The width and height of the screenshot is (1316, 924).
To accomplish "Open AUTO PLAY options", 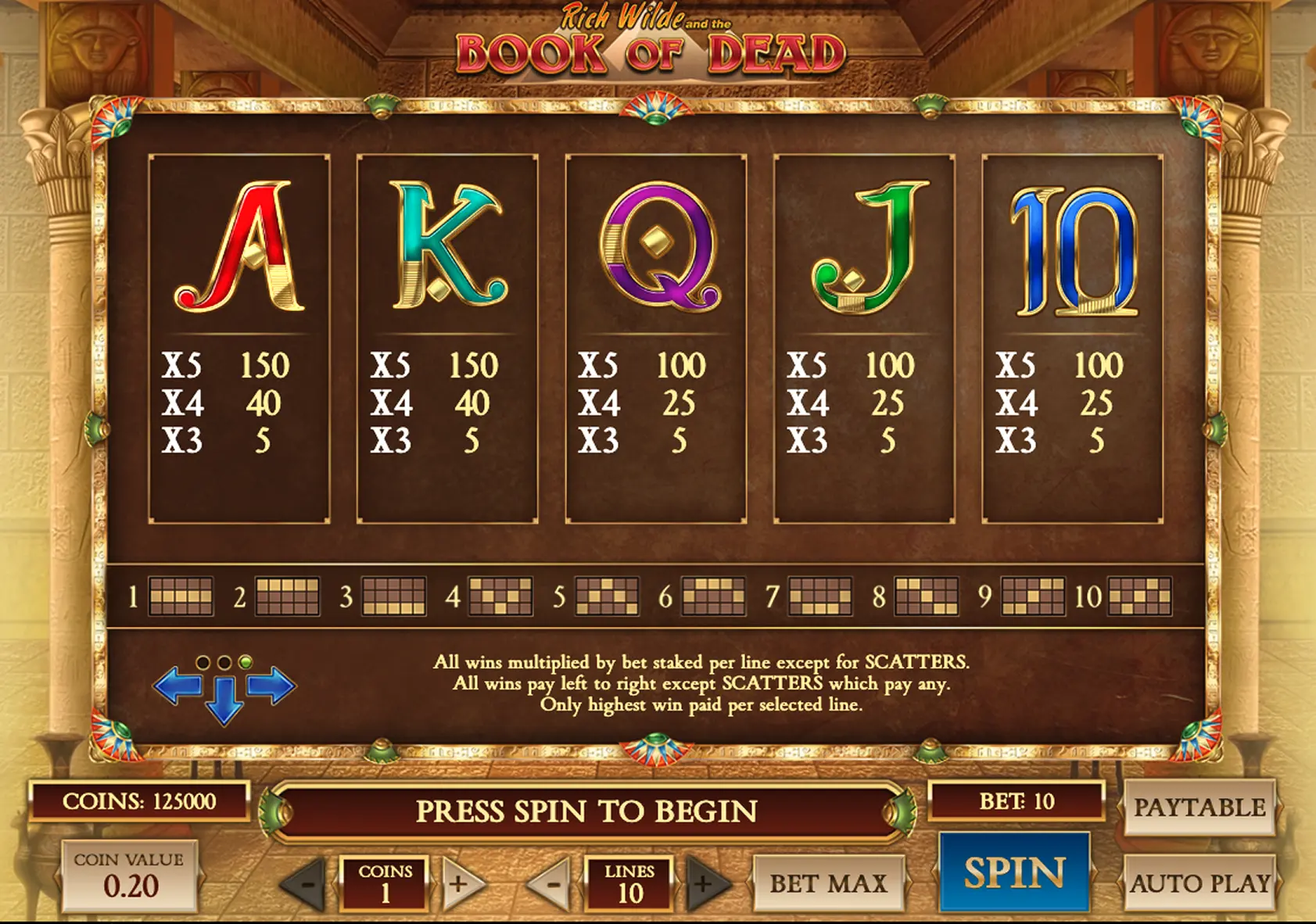I will (1200, 882).
